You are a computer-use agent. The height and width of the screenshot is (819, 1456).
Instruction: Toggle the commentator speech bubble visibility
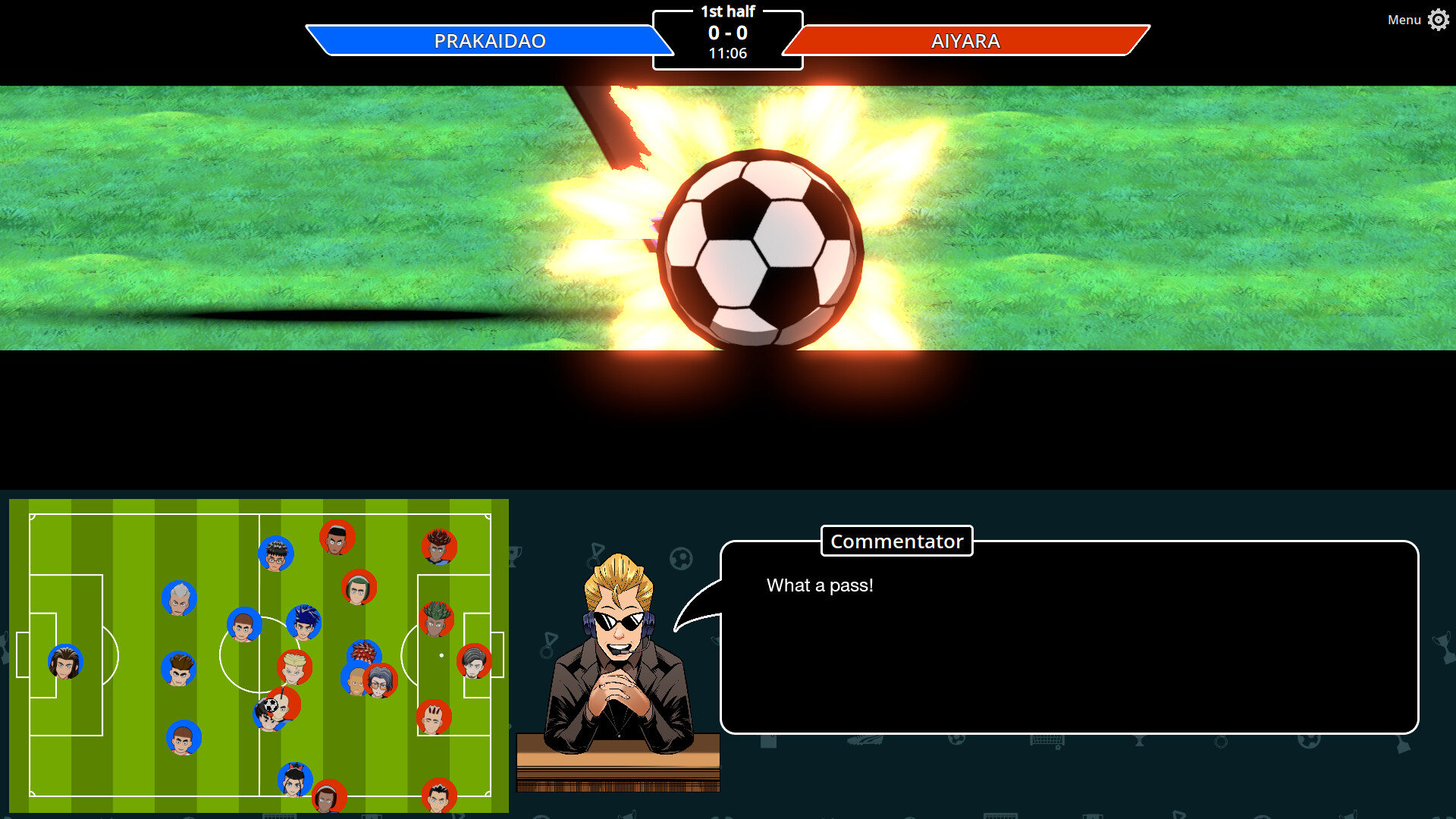(1069, 637)
